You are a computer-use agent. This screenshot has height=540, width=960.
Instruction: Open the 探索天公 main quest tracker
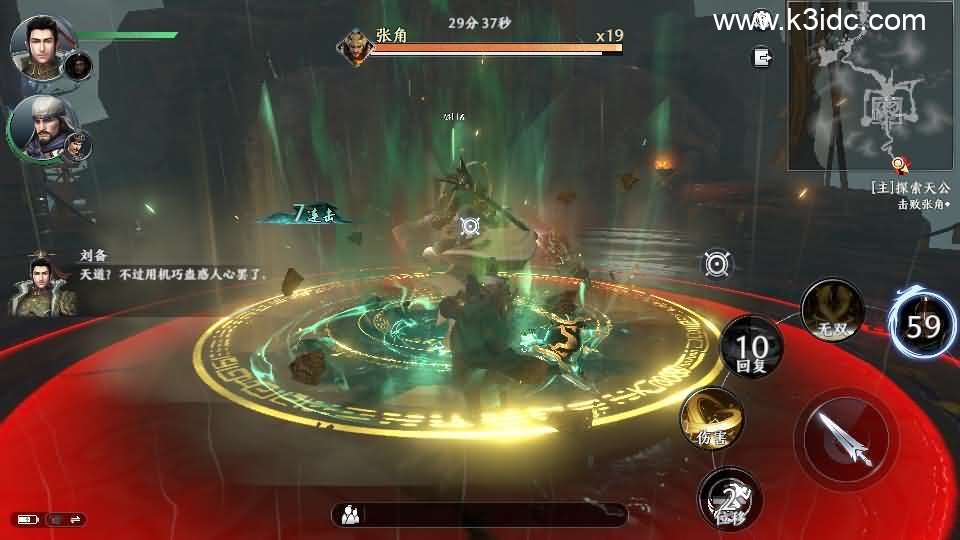pos(910,187)
